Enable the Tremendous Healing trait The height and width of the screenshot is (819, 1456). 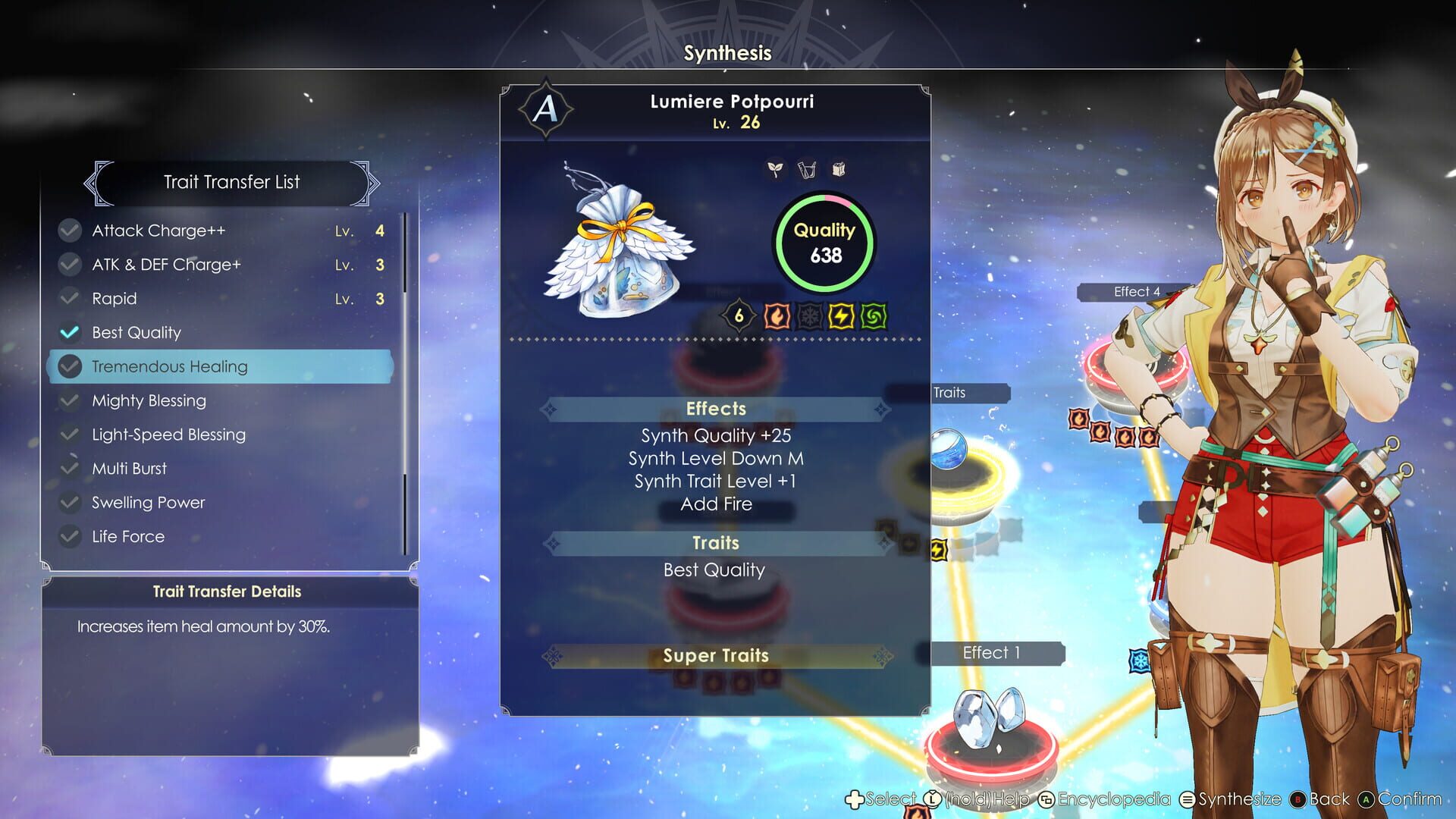pyautogui.click(x=69, y=366)
